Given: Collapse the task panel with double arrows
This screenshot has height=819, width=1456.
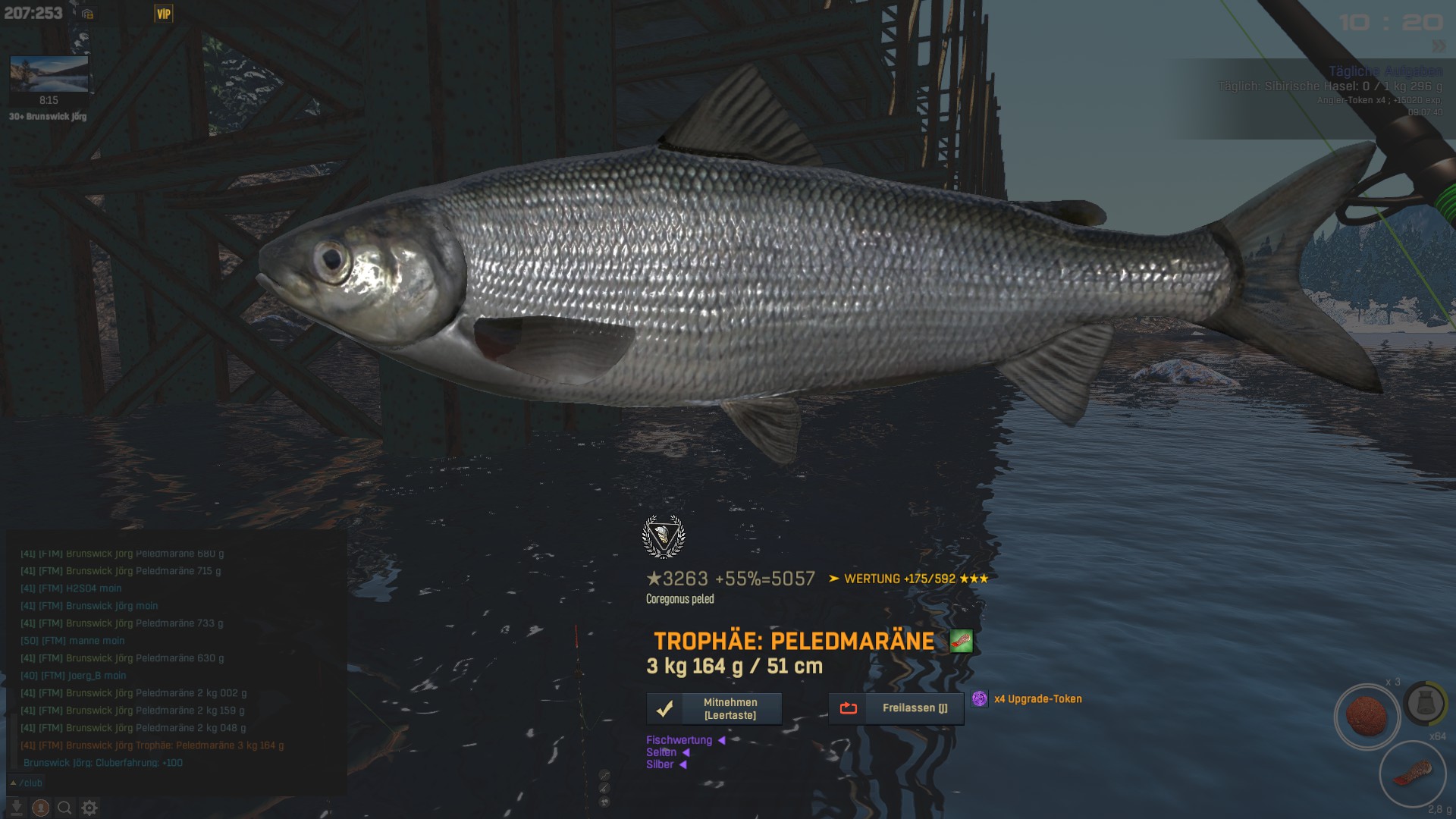Looking at the screenshot, I should pos(1438,46).
